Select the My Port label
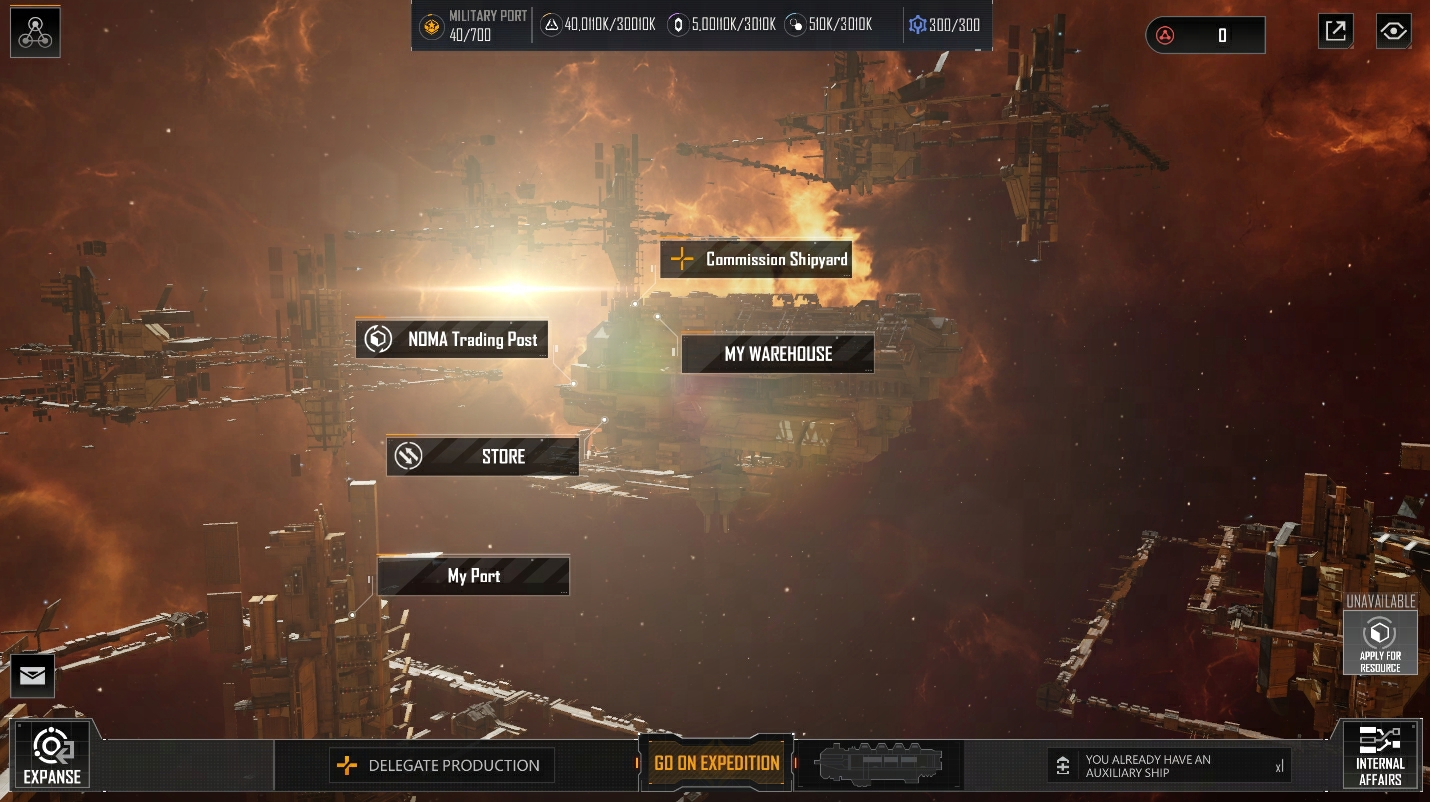Image resolution: width=1430 pixels, height=802 pixels. click(x=473, y=576)
